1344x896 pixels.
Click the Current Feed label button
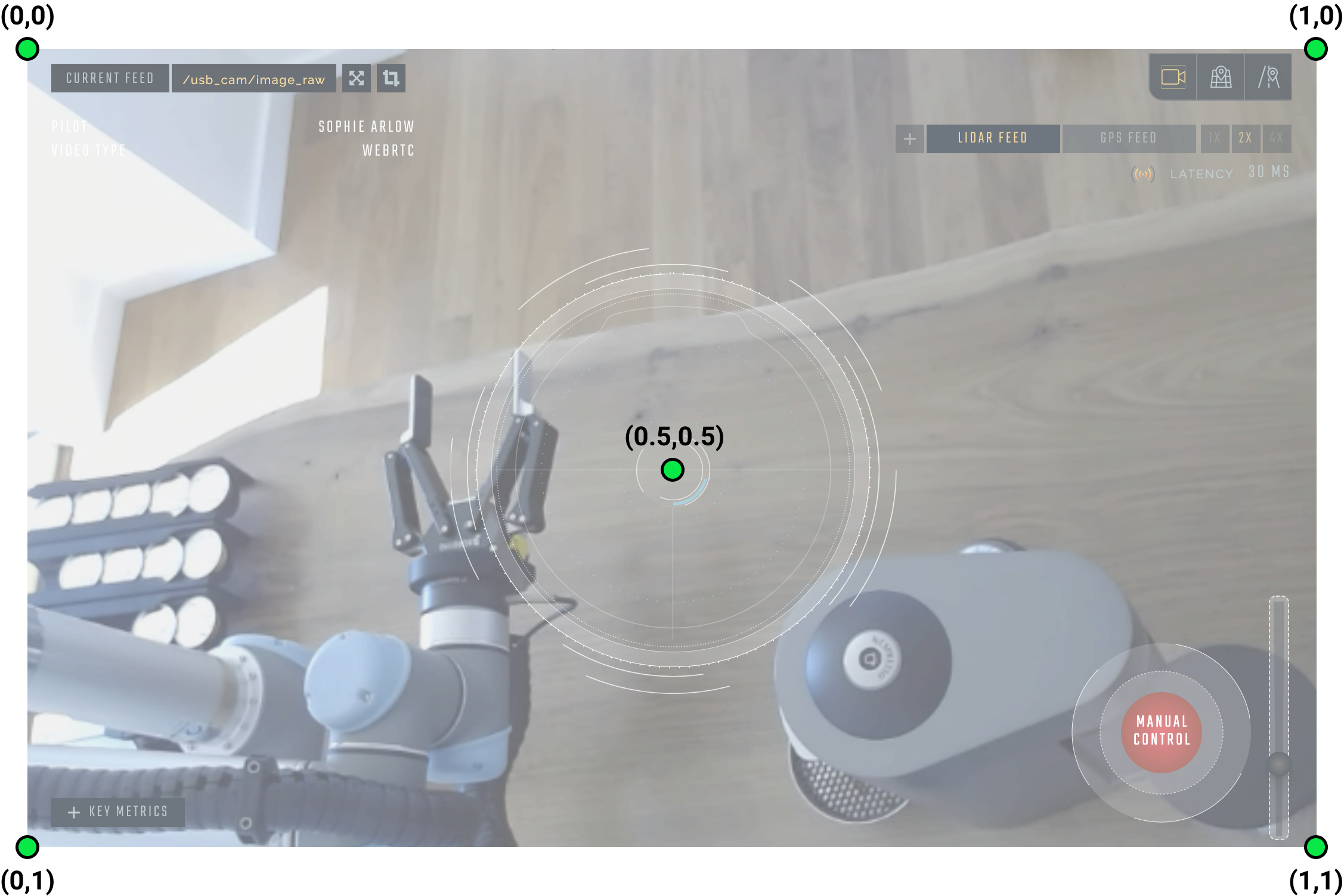110,78
